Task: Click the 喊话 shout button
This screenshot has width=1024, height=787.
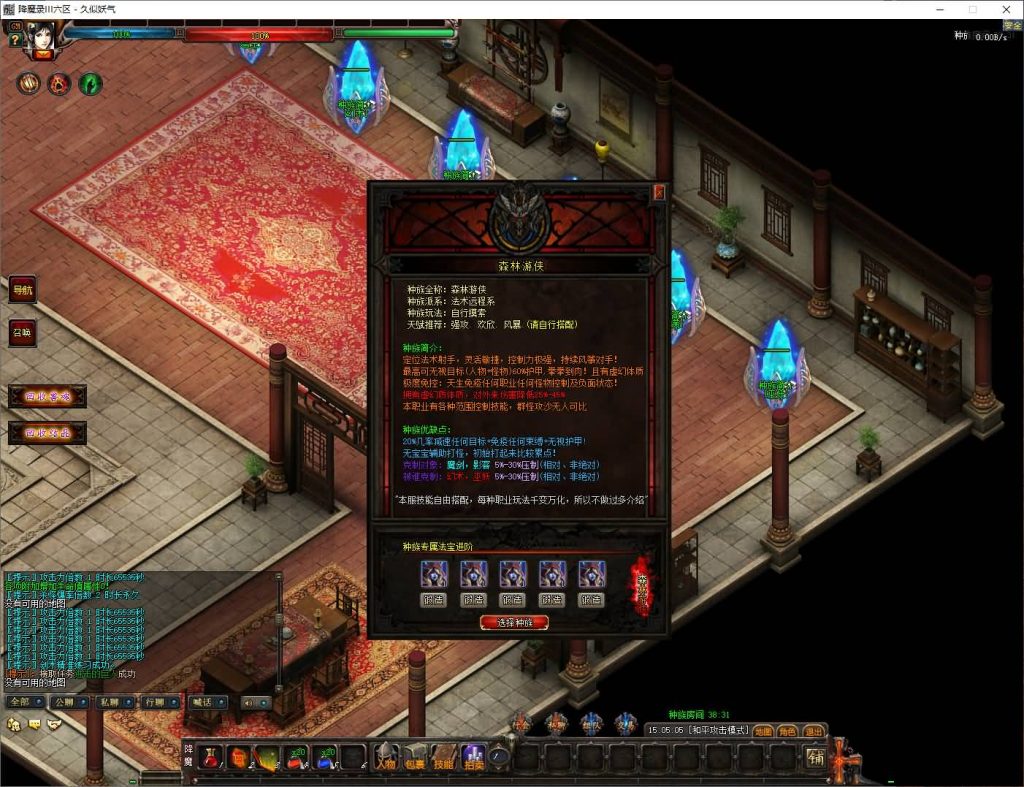Action: coord(205,702)
